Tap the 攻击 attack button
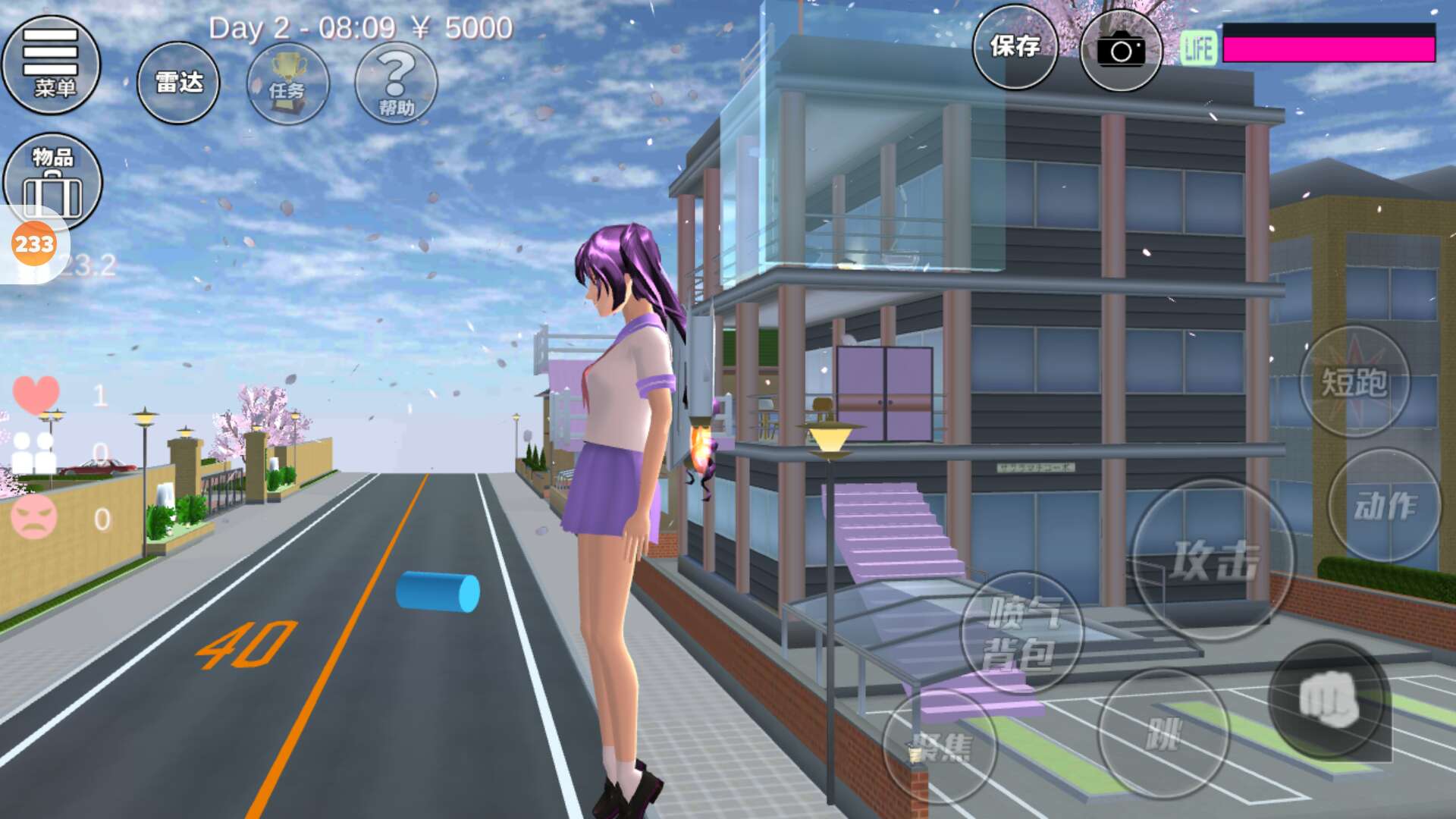Screen dimensions: 1456x819 [x=1213, y=560]
